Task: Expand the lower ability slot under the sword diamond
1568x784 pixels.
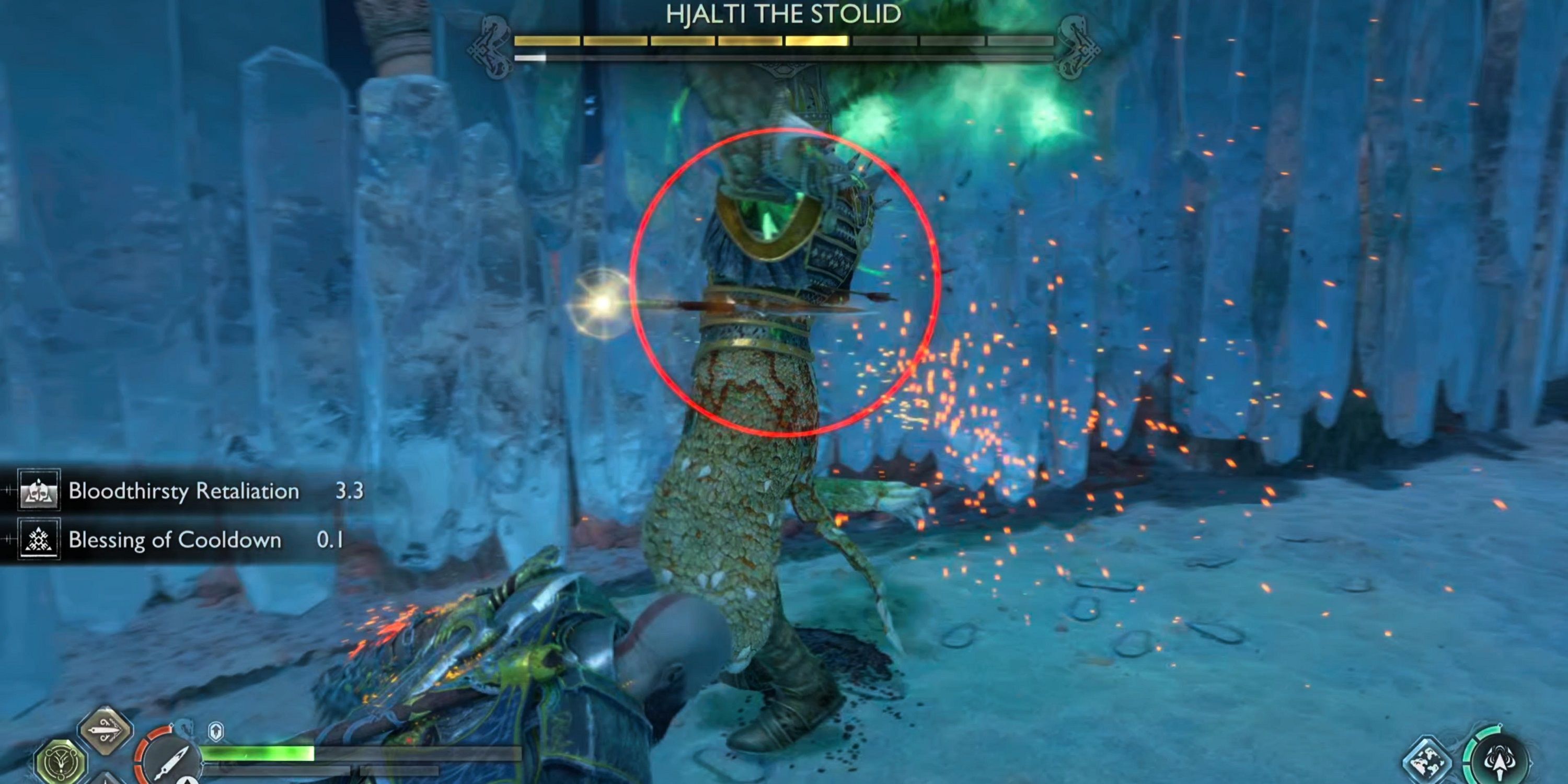Action: [x=105, y=781]
